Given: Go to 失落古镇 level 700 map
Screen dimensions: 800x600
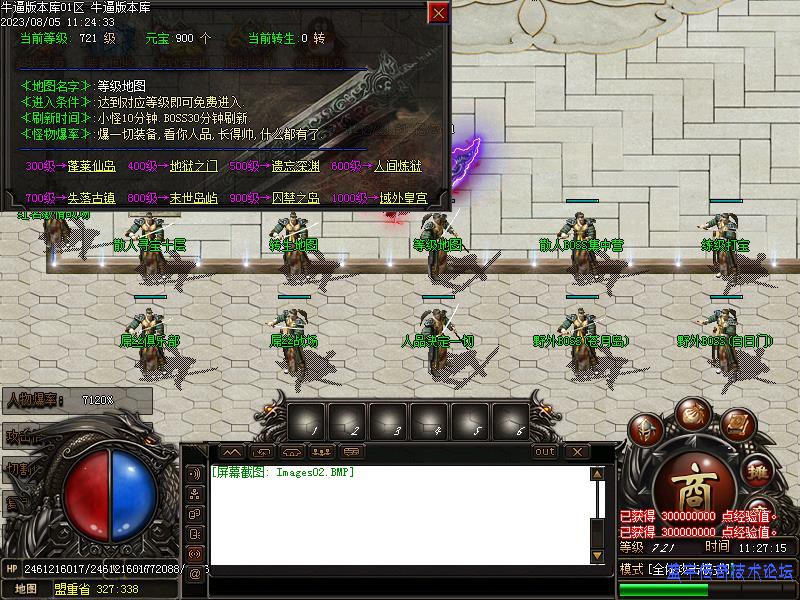Looking at the screenshot, I should 92,198.
